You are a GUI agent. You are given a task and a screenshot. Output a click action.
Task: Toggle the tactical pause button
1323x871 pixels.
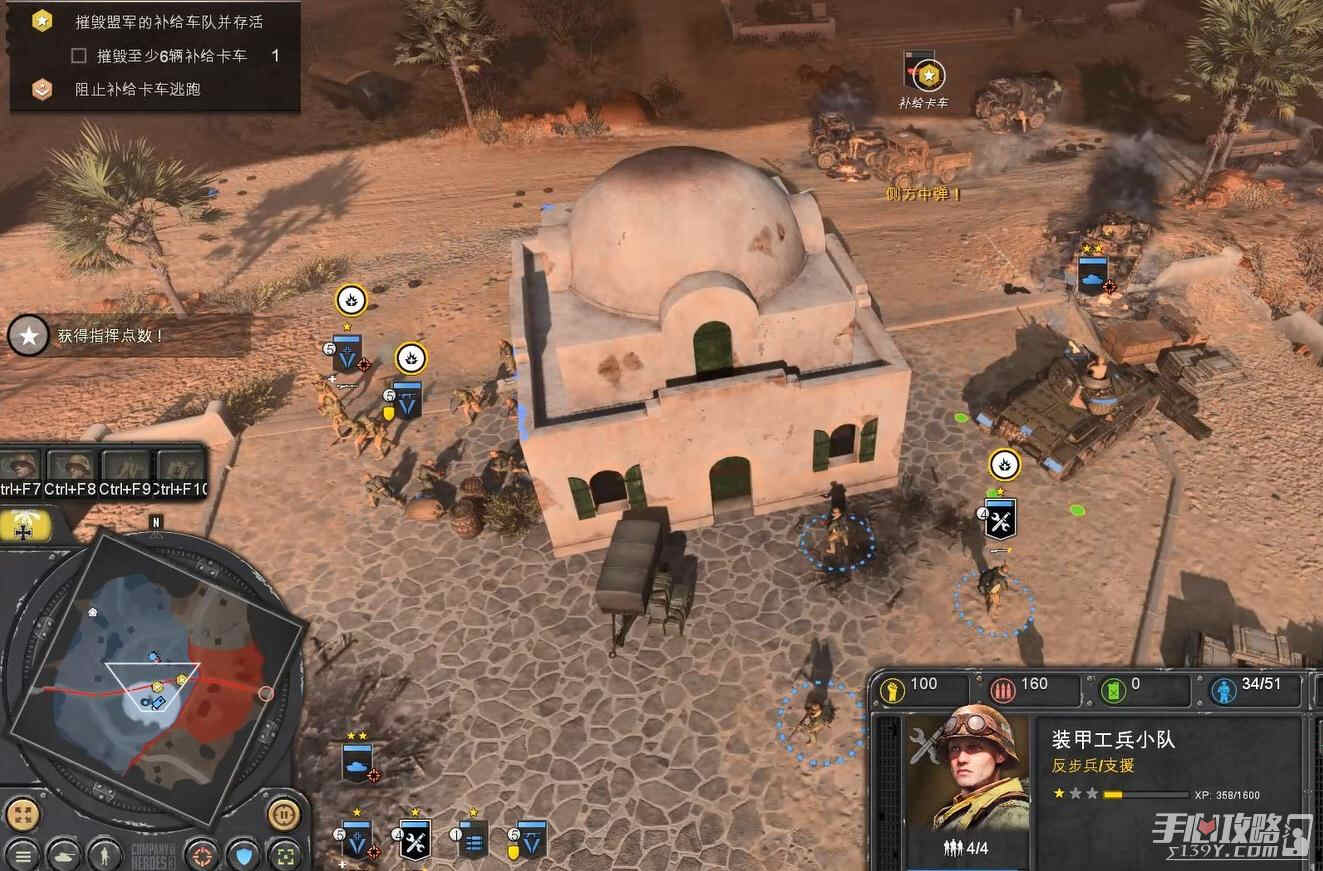click(284, 811)
